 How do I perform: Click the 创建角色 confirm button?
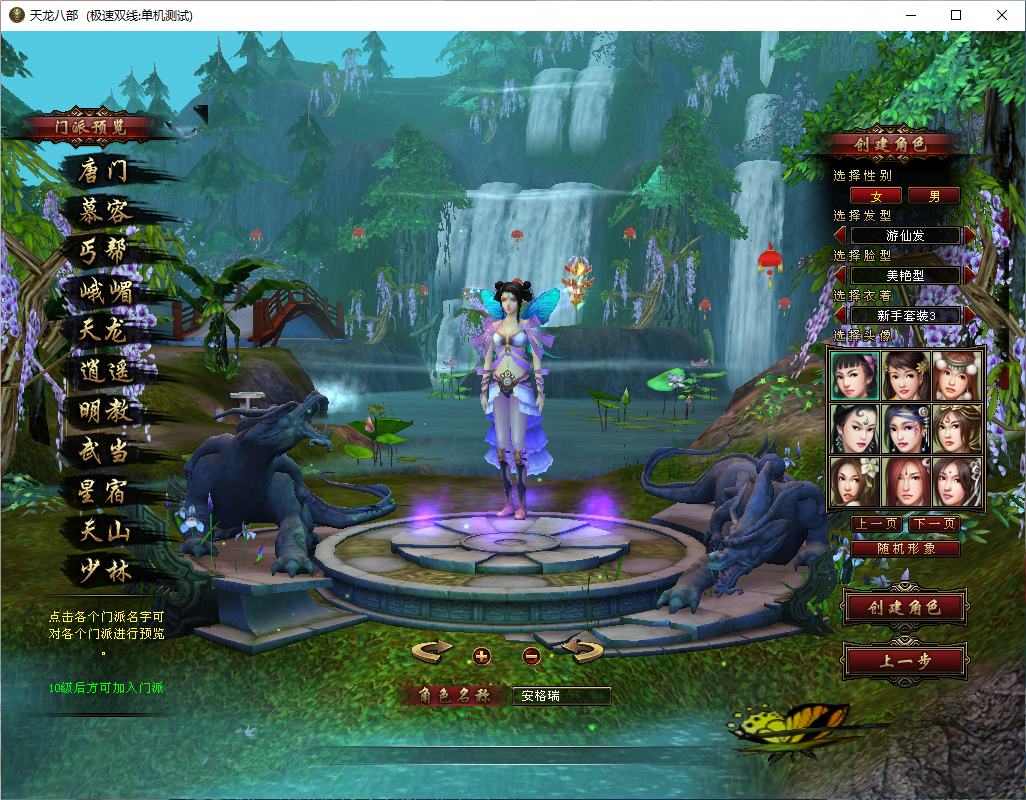pos(904,607)
